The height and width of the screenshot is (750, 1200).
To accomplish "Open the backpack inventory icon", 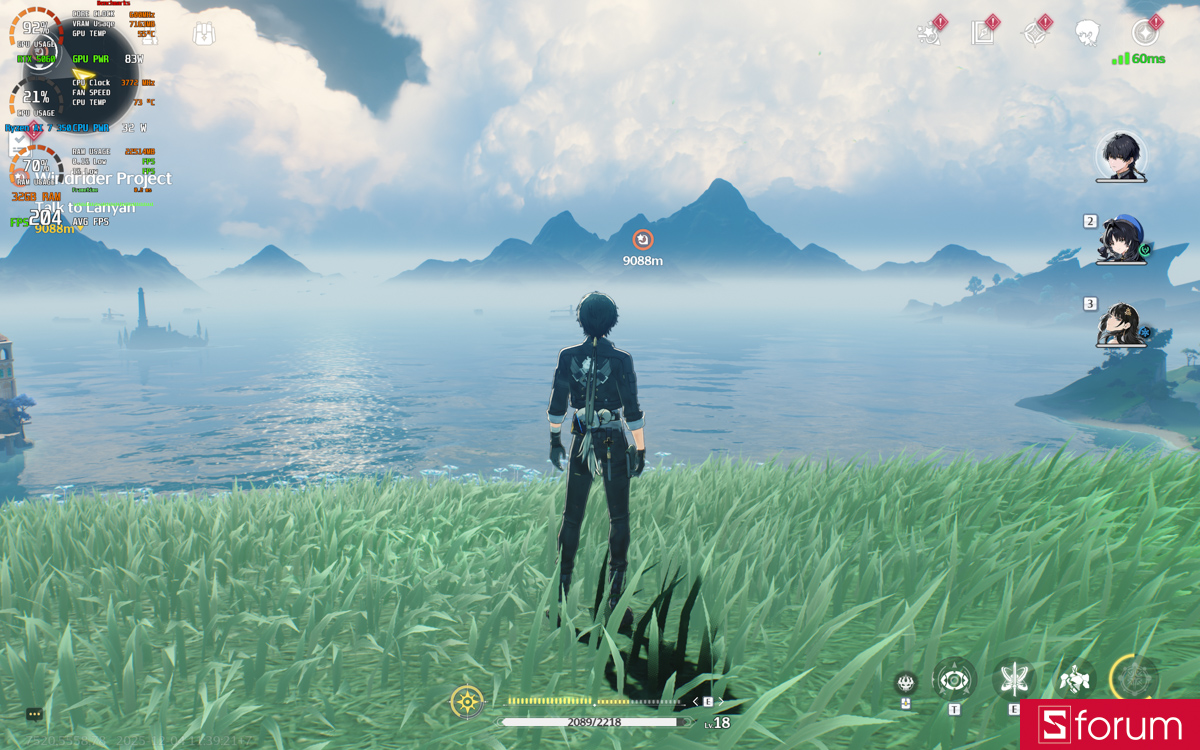I will 205,33.
